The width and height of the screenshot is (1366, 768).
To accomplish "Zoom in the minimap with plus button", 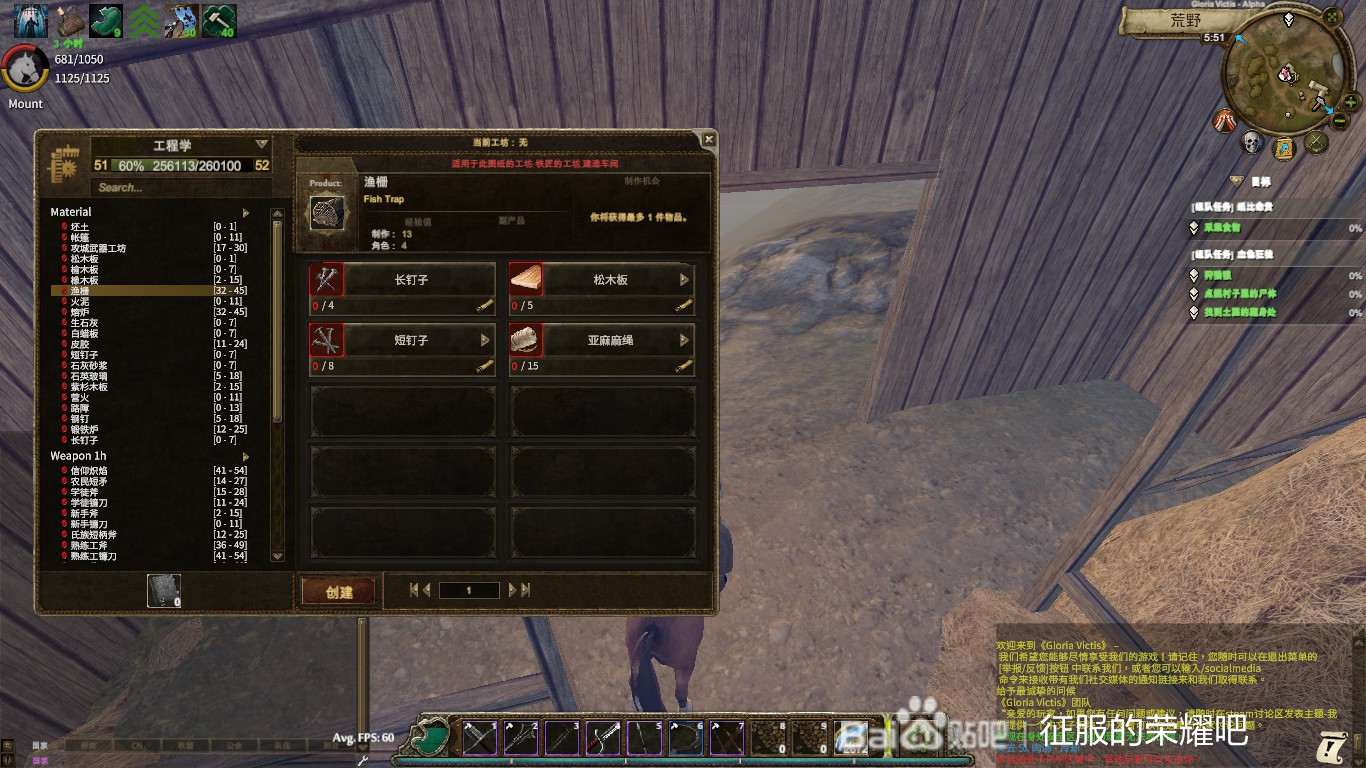I will coord(1351,102).
